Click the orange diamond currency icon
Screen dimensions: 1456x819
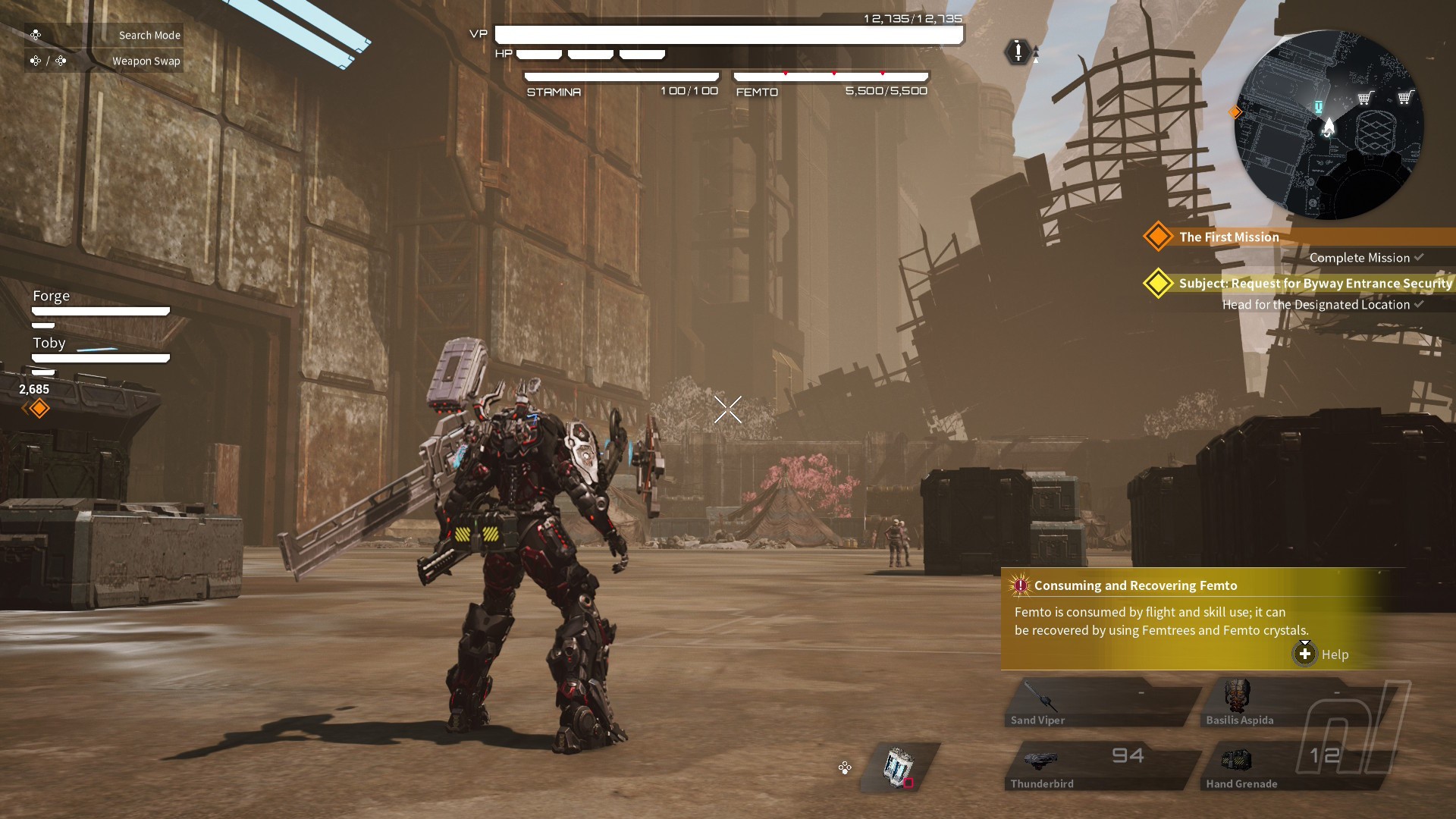[x=39, y=409]
